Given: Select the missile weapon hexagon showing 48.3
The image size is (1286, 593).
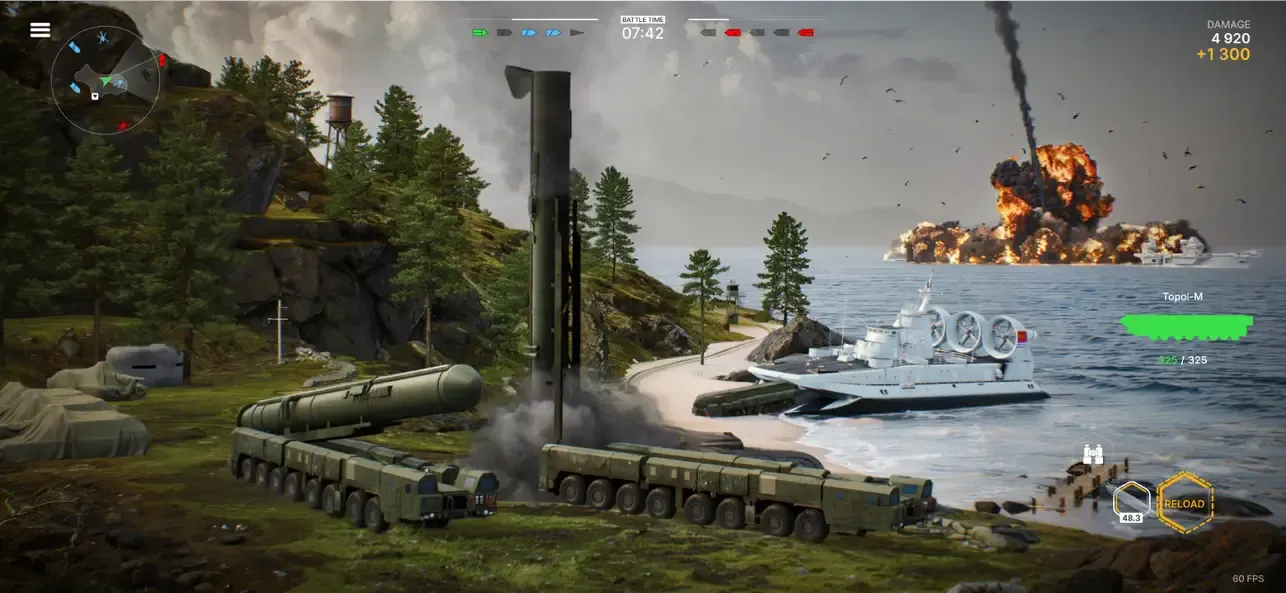Looking at the screenshot, I should [x=1131, y=500].
